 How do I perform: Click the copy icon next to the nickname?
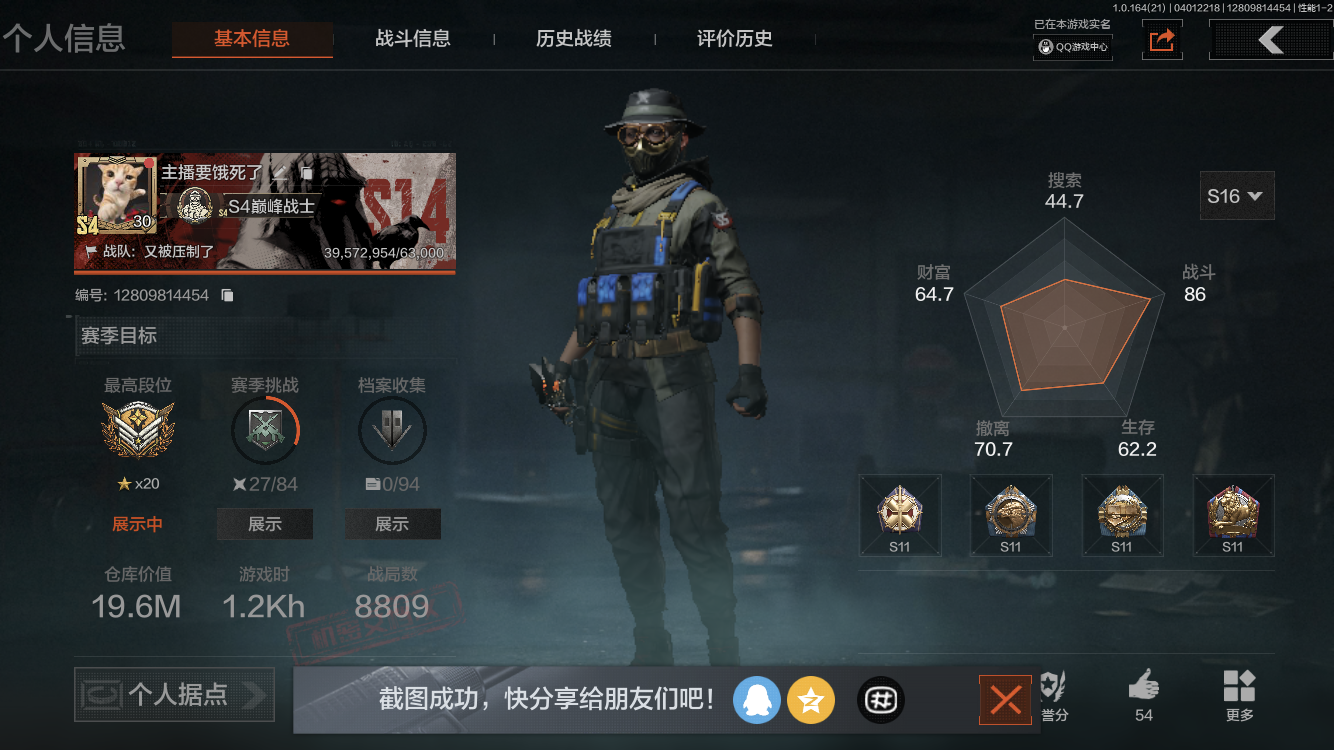306,172
